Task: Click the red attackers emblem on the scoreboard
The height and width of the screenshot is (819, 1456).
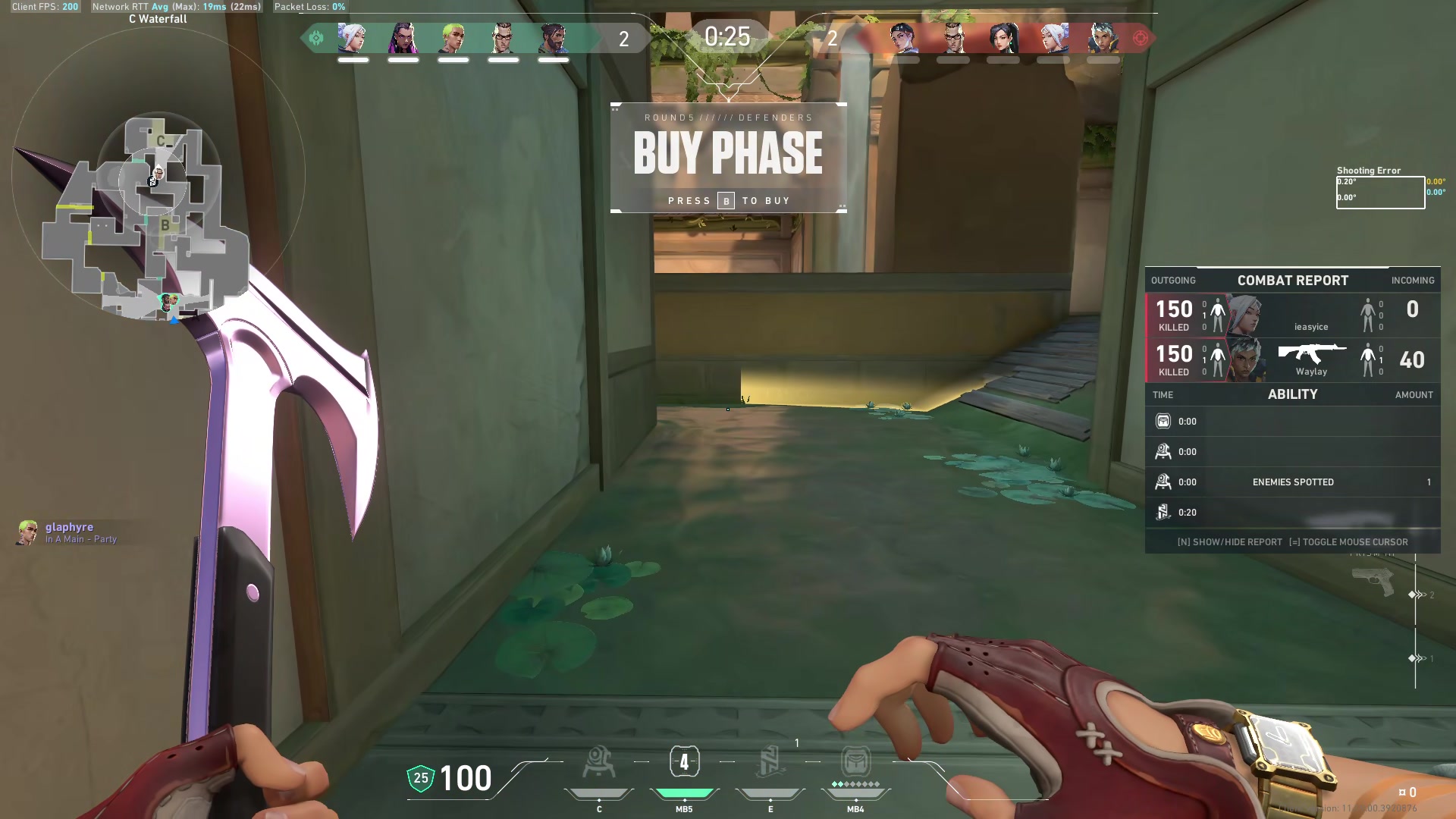Action: (x=1142, y=36)
